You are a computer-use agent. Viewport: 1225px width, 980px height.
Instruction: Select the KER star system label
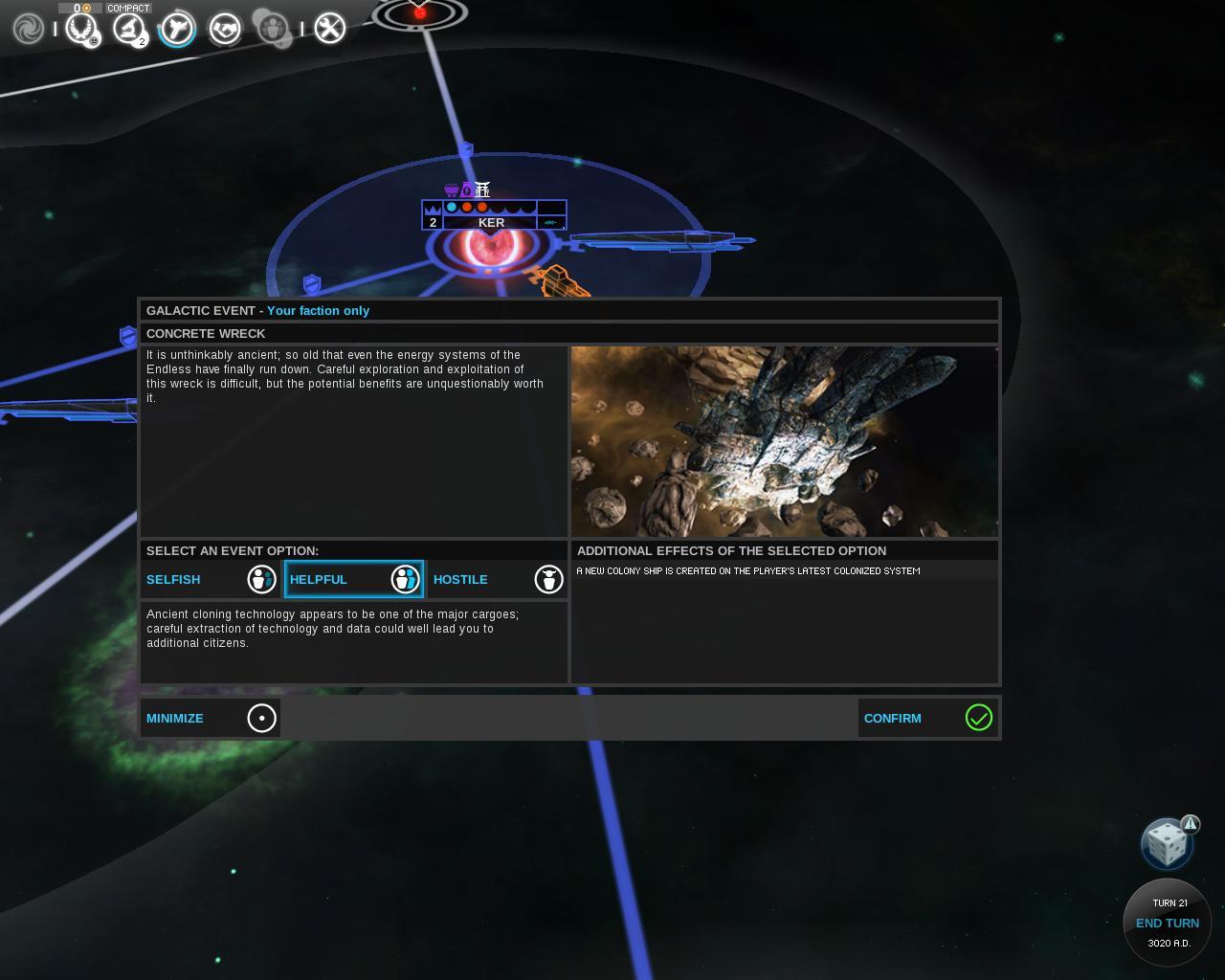(491, 222)
